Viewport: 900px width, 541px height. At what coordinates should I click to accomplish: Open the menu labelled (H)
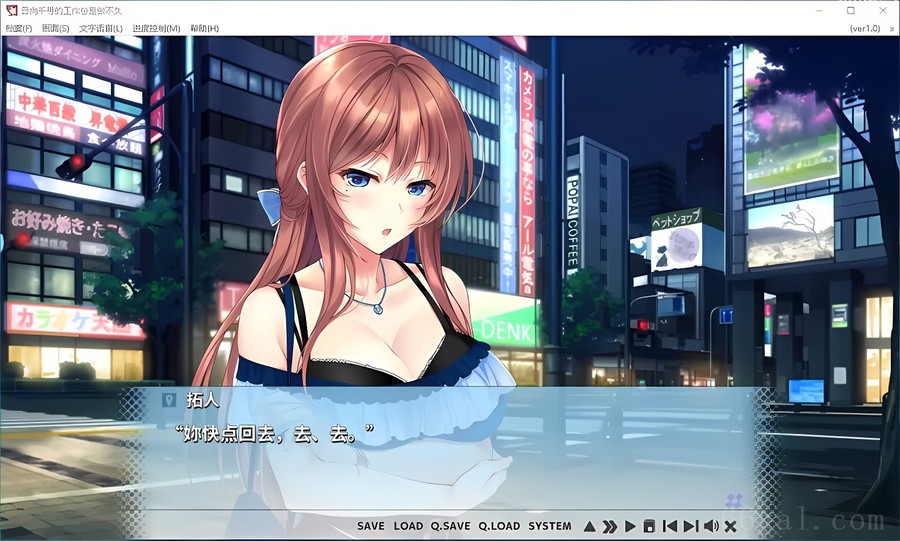coord(204,28)
